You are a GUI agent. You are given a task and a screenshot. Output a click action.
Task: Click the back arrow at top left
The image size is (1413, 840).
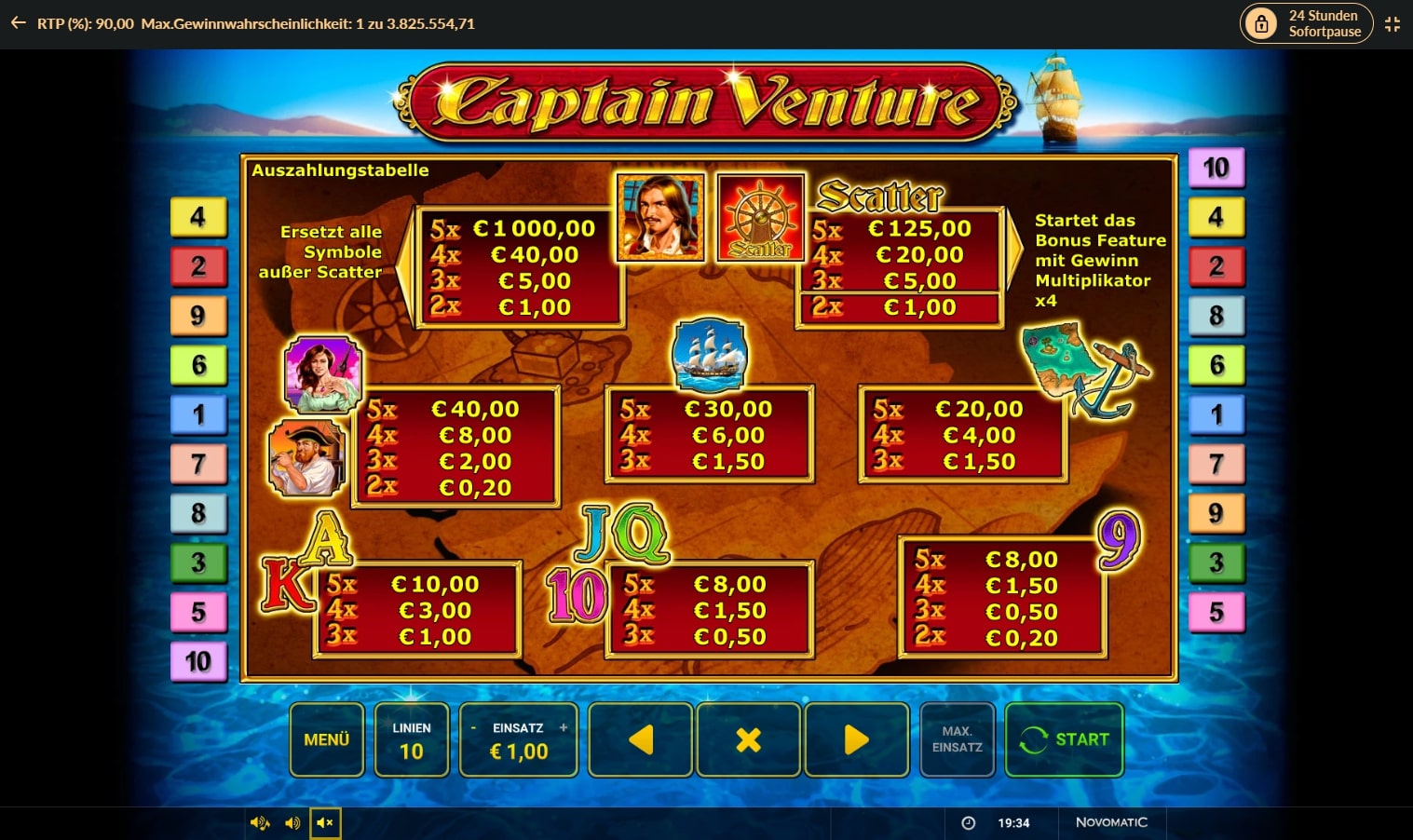[x=17, y=23]
